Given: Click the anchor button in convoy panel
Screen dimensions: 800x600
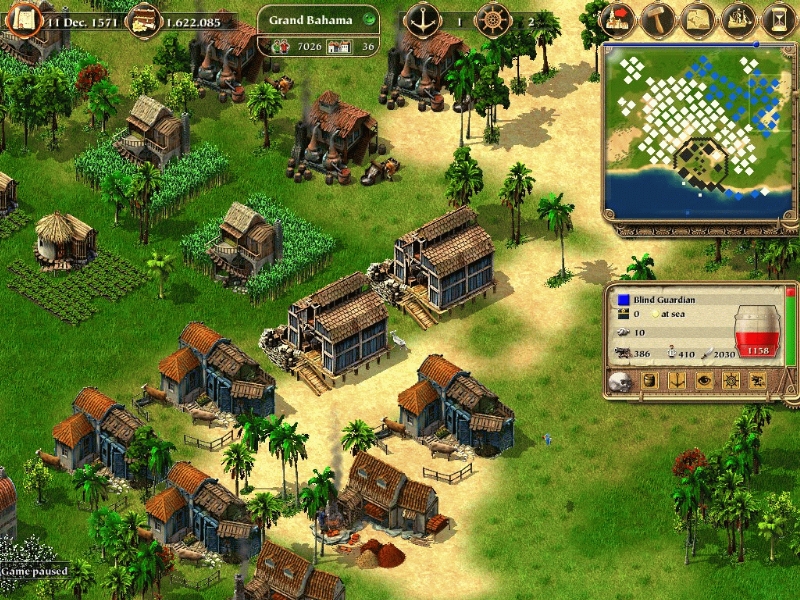Looking at the screenshot, I should coord(675,381).
